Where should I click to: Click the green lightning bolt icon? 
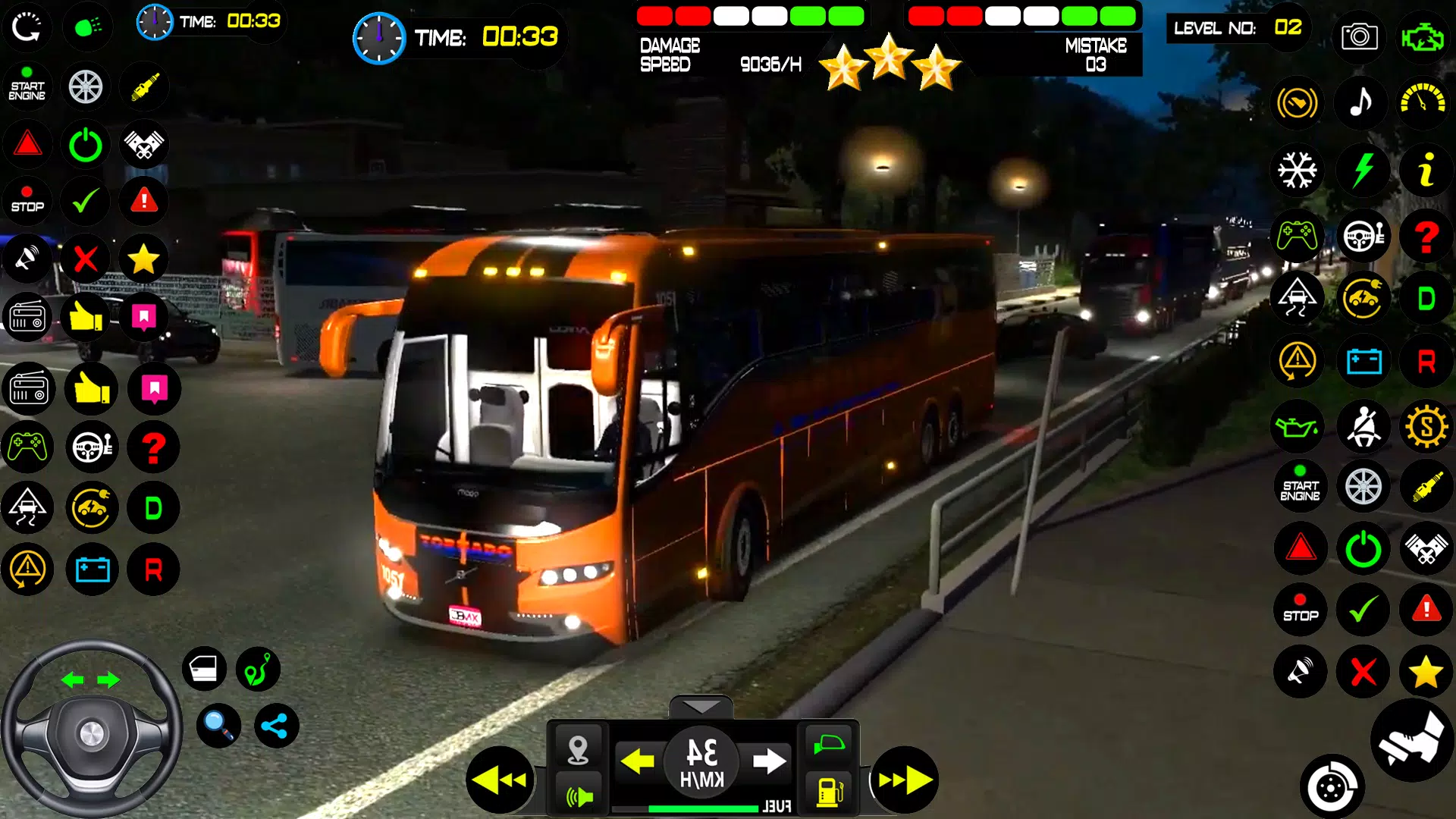pyautogui.click(x=1363, y=170)
